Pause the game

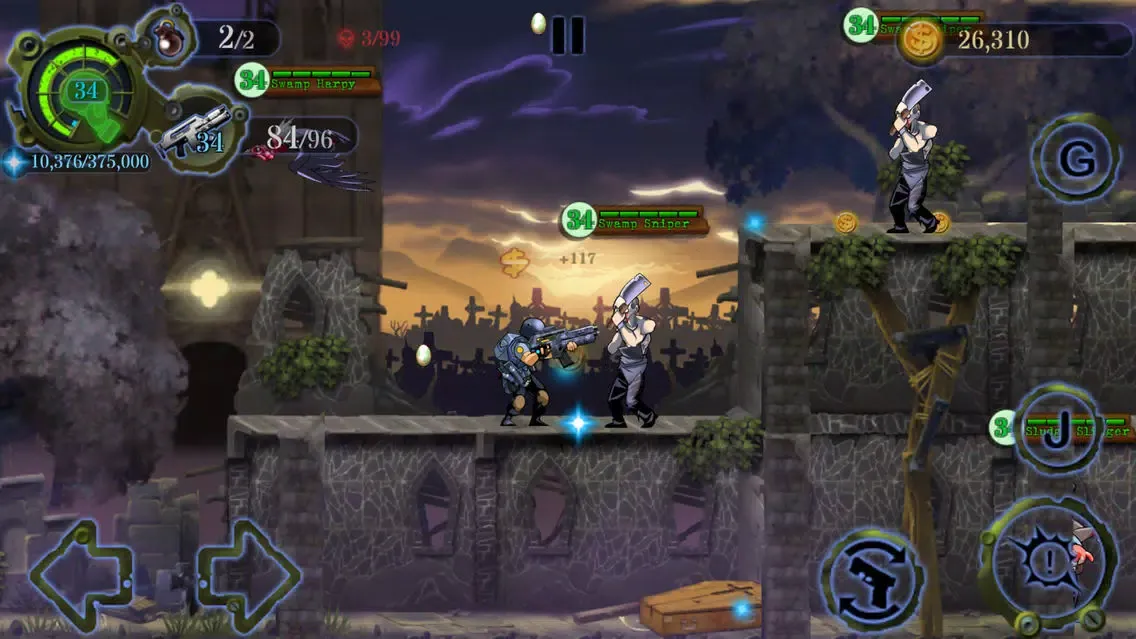tap(567, 35)
